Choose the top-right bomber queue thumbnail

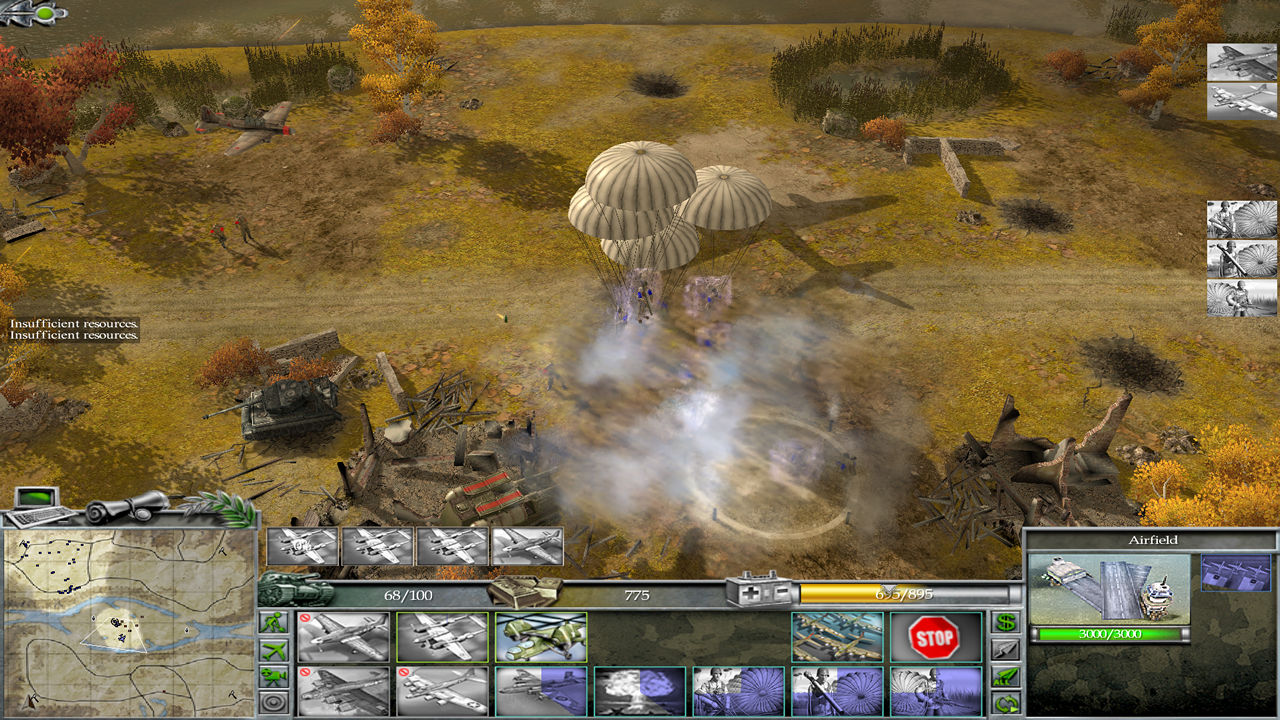(1241, 62)
